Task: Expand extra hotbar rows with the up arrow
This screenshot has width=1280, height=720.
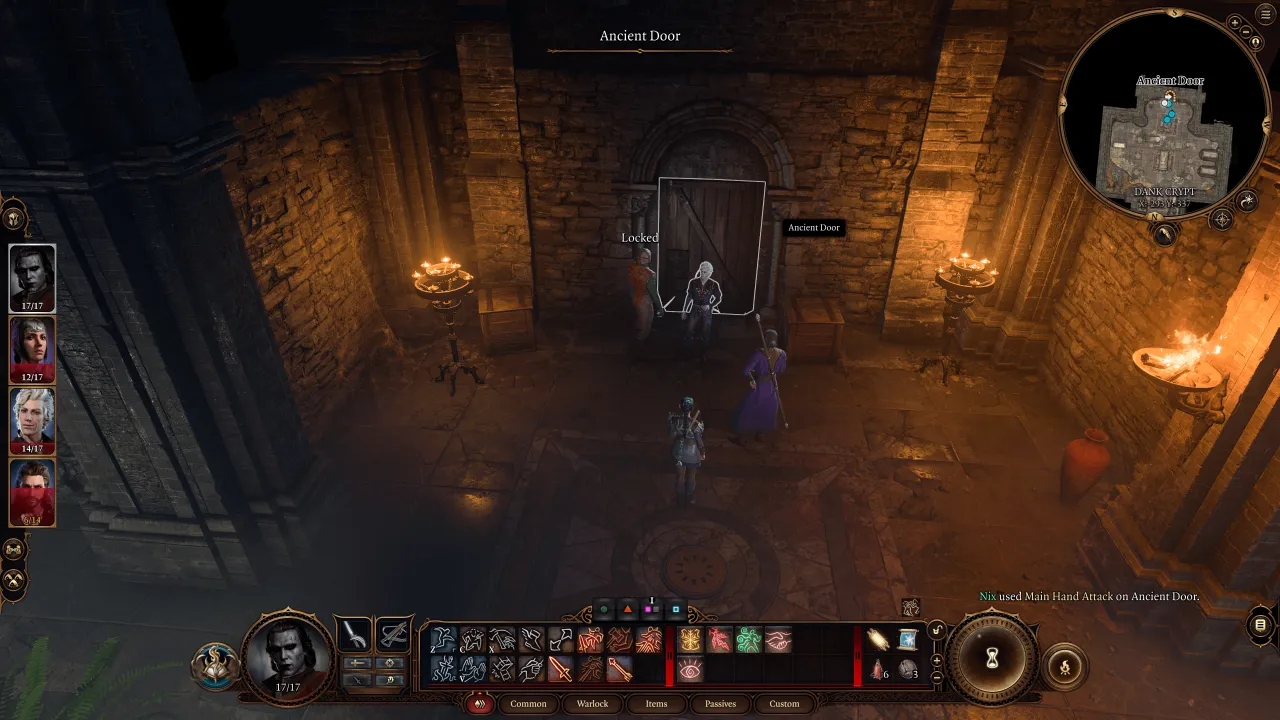Action: [937, 660]
